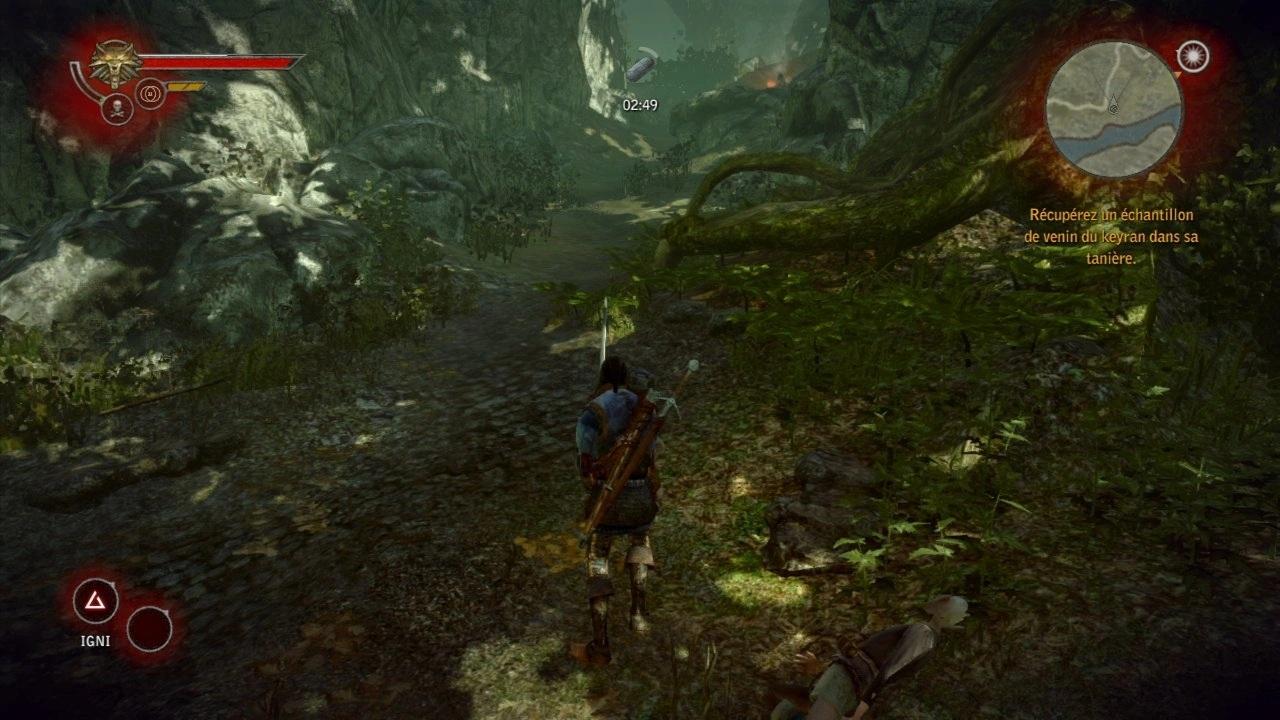Toggle the adrenaline bar visibility

coord(186,85)
